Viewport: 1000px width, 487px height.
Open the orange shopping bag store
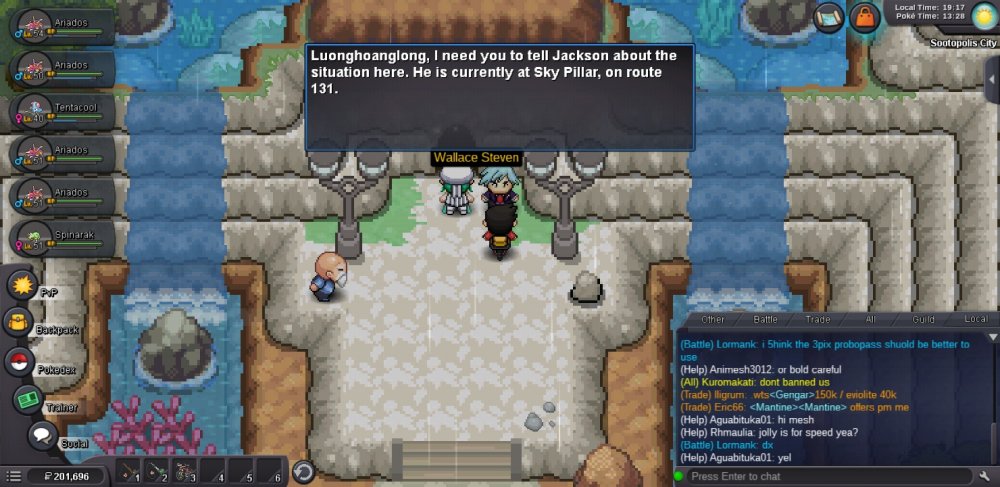pos(864,17)
